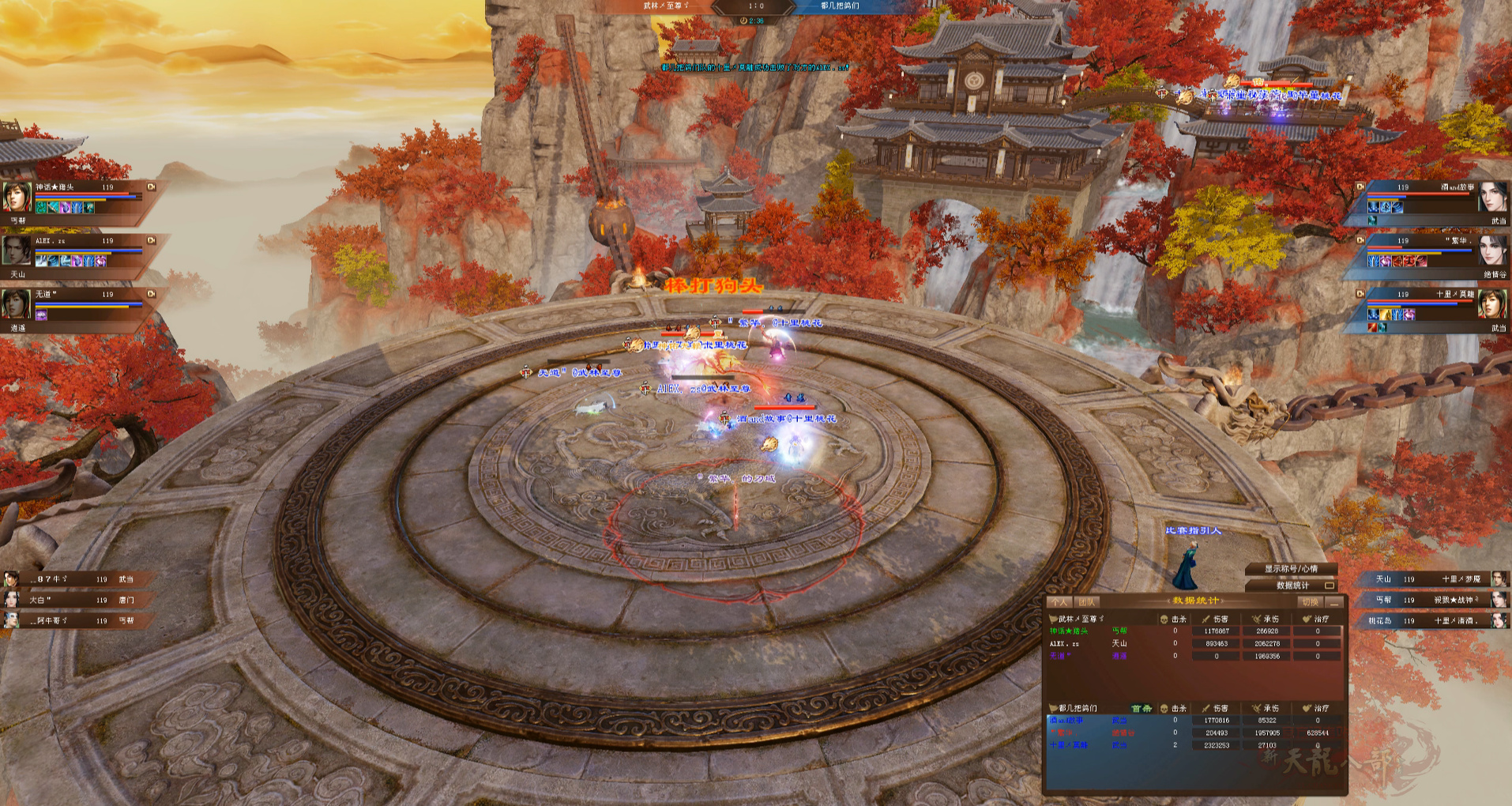Switch to the 个人 stats tab
This screenshot has height=806, width=1512.
tap(1059, 602)
